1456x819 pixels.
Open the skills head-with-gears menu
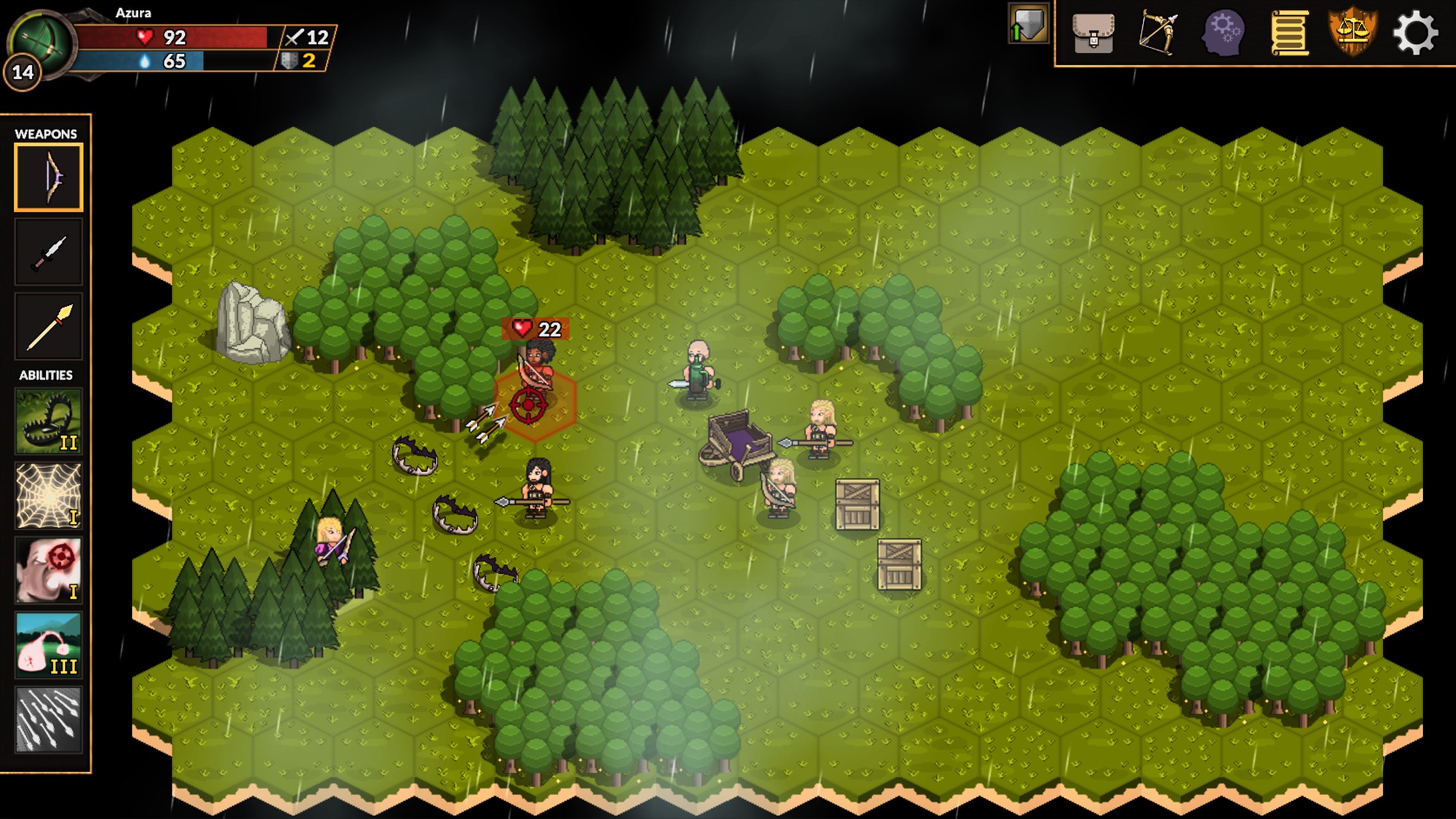tap(1223, 32)
